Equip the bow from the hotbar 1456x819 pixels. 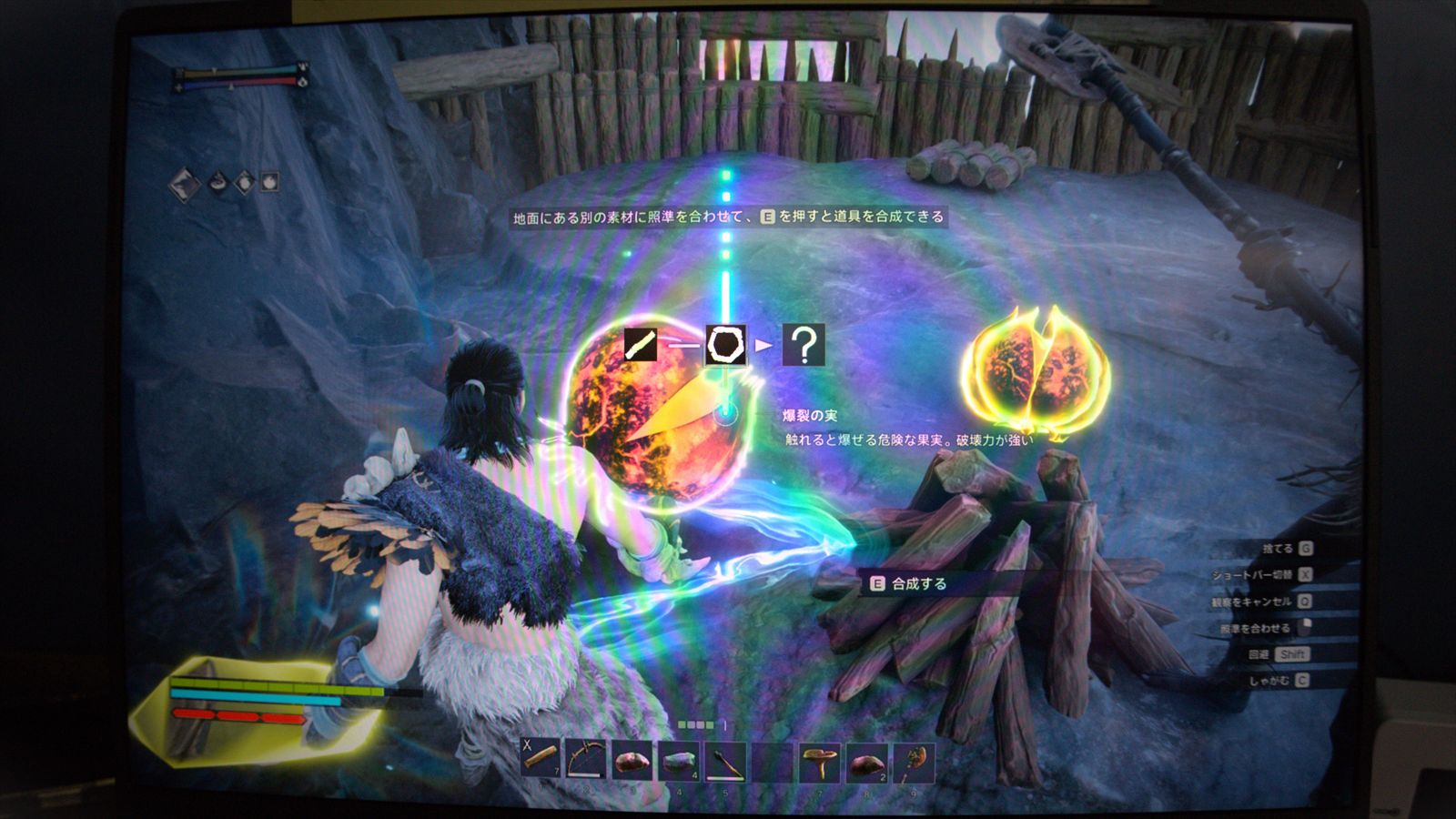(587, 760)
